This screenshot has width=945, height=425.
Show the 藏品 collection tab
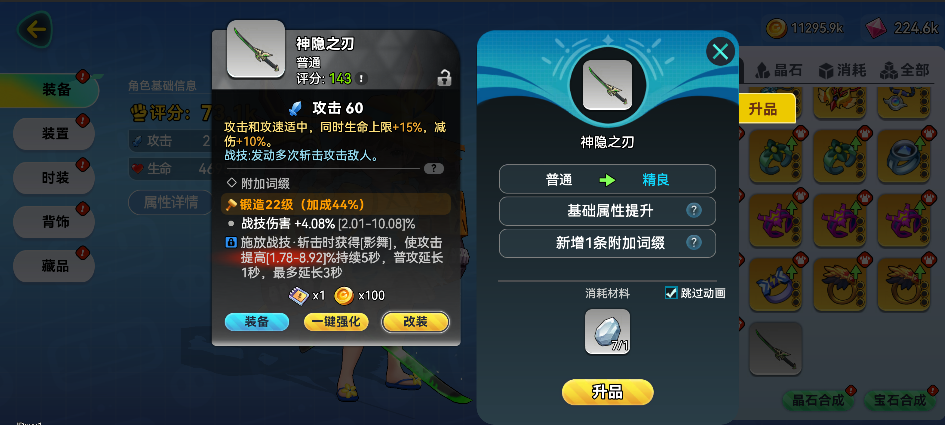54,265
